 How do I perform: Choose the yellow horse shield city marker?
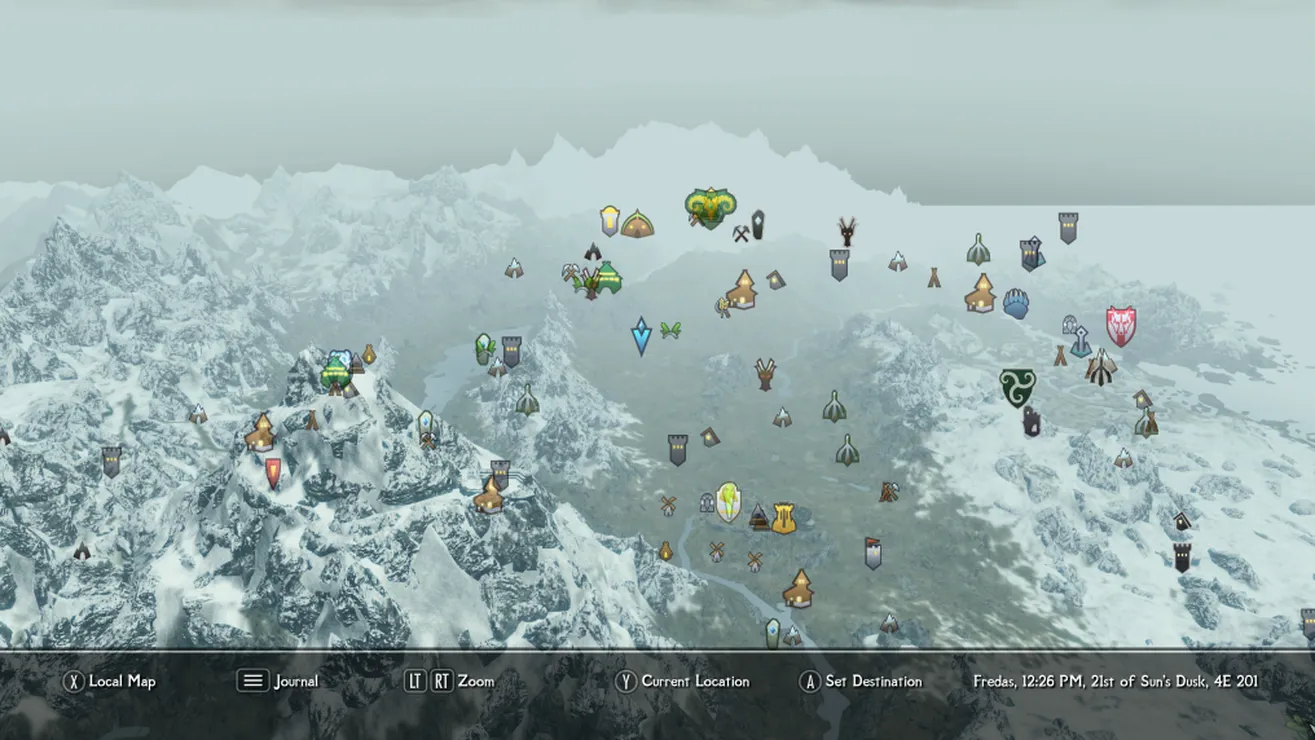click(x=728, y=502)
